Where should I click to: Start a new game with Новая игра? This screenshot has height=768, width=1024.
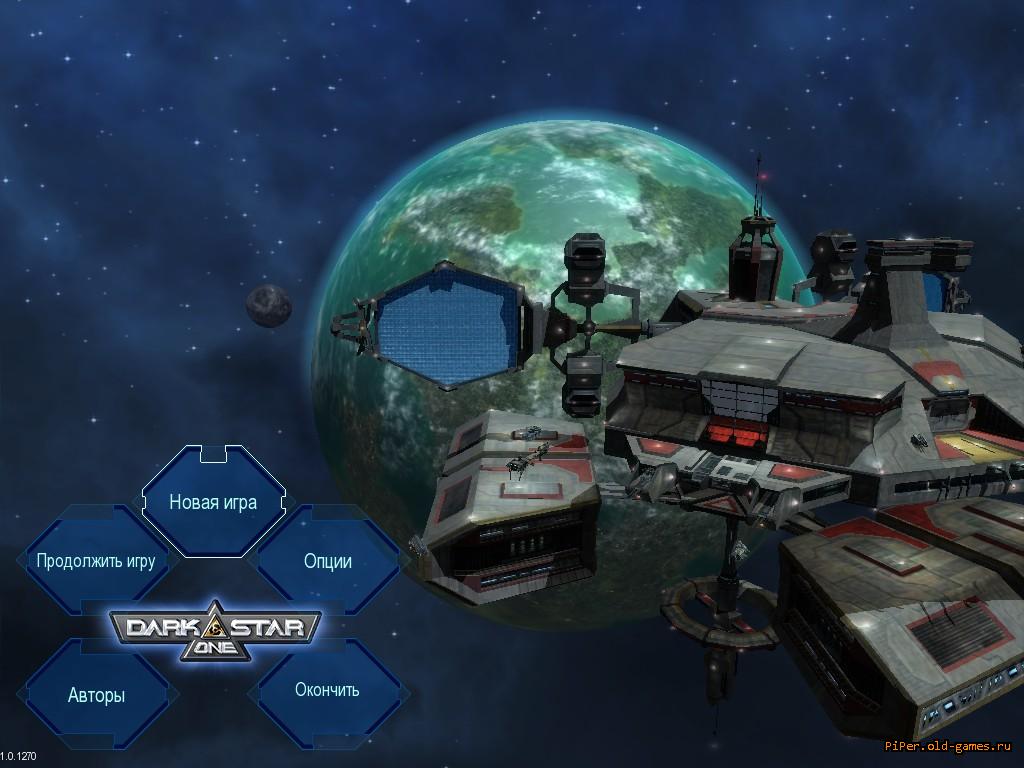pyautogui.click(x=213, y=502)
